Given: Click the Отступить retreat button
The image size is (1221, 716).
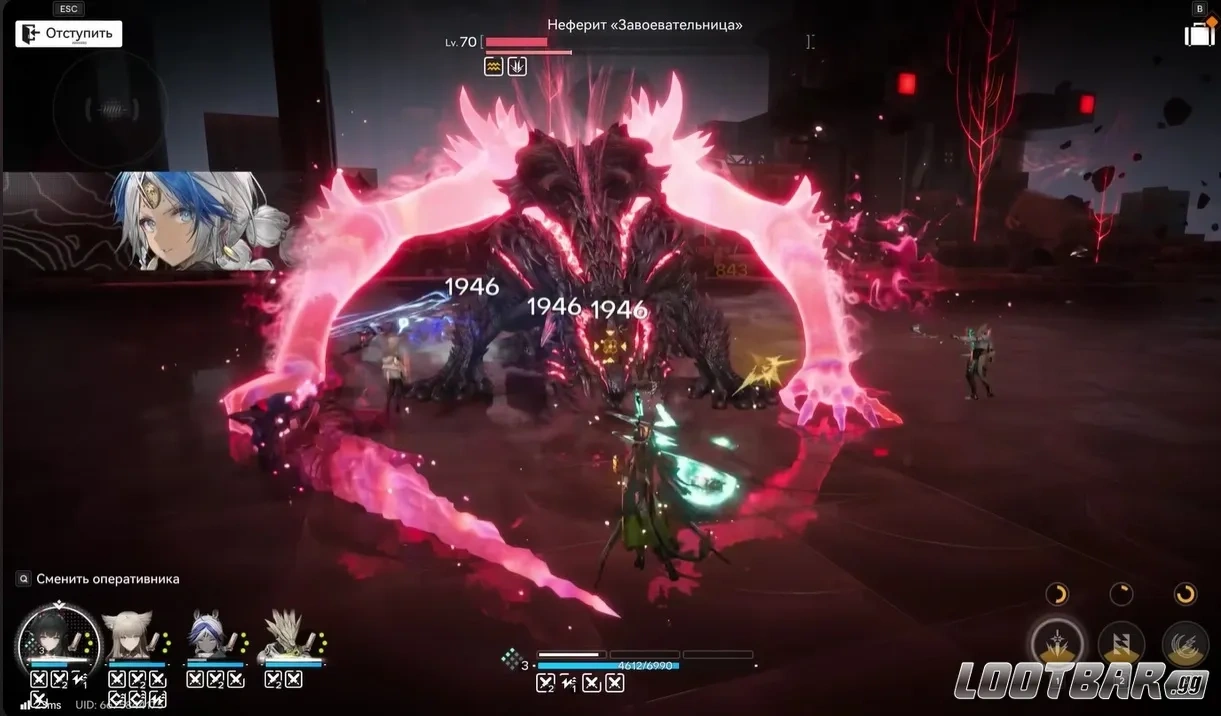Looking at the screenshot, I should click(69, 34).
